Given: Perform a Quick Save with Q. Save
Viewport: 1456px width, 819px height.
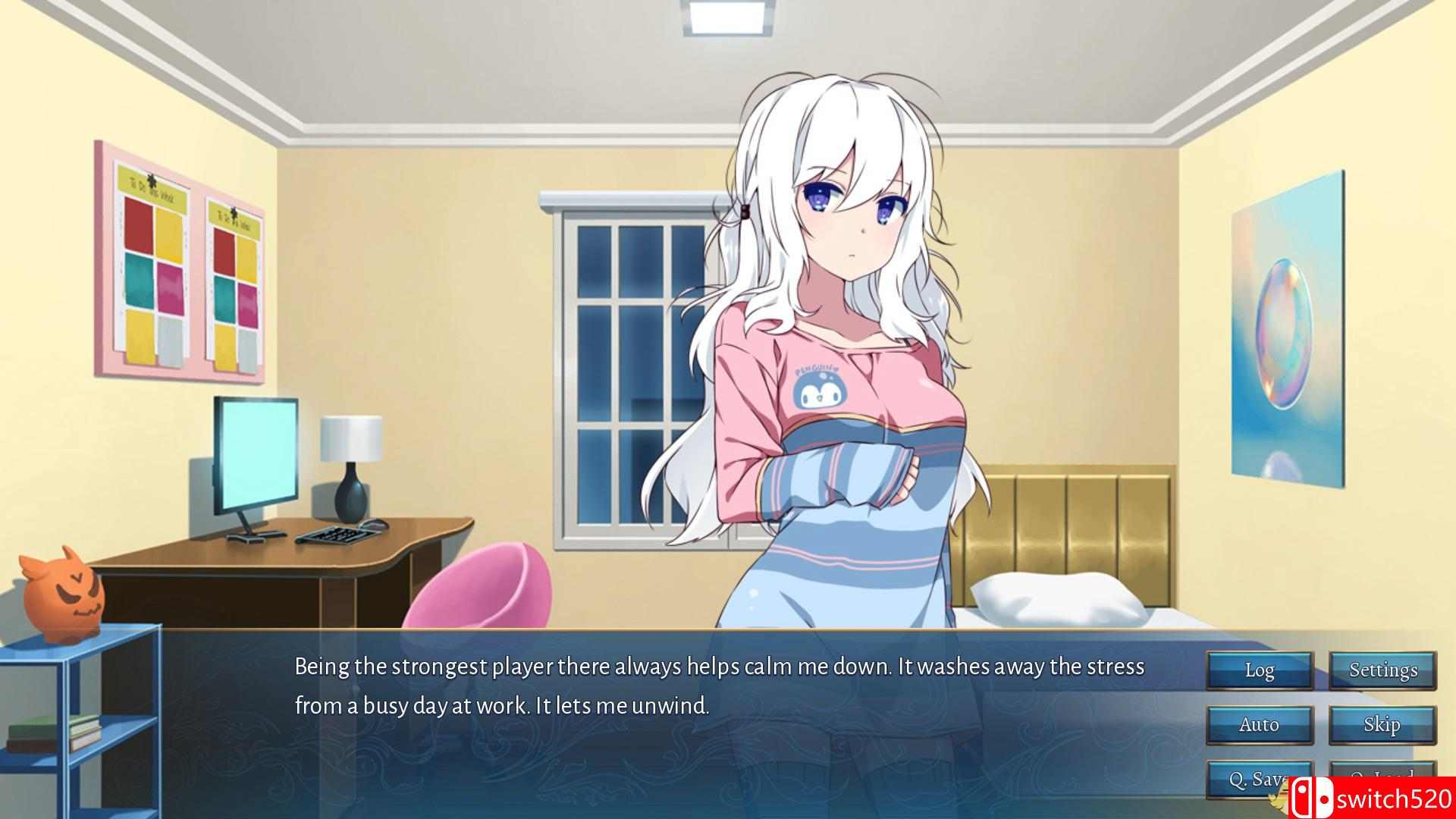Looking at the screenshot, I should 1259,778.
